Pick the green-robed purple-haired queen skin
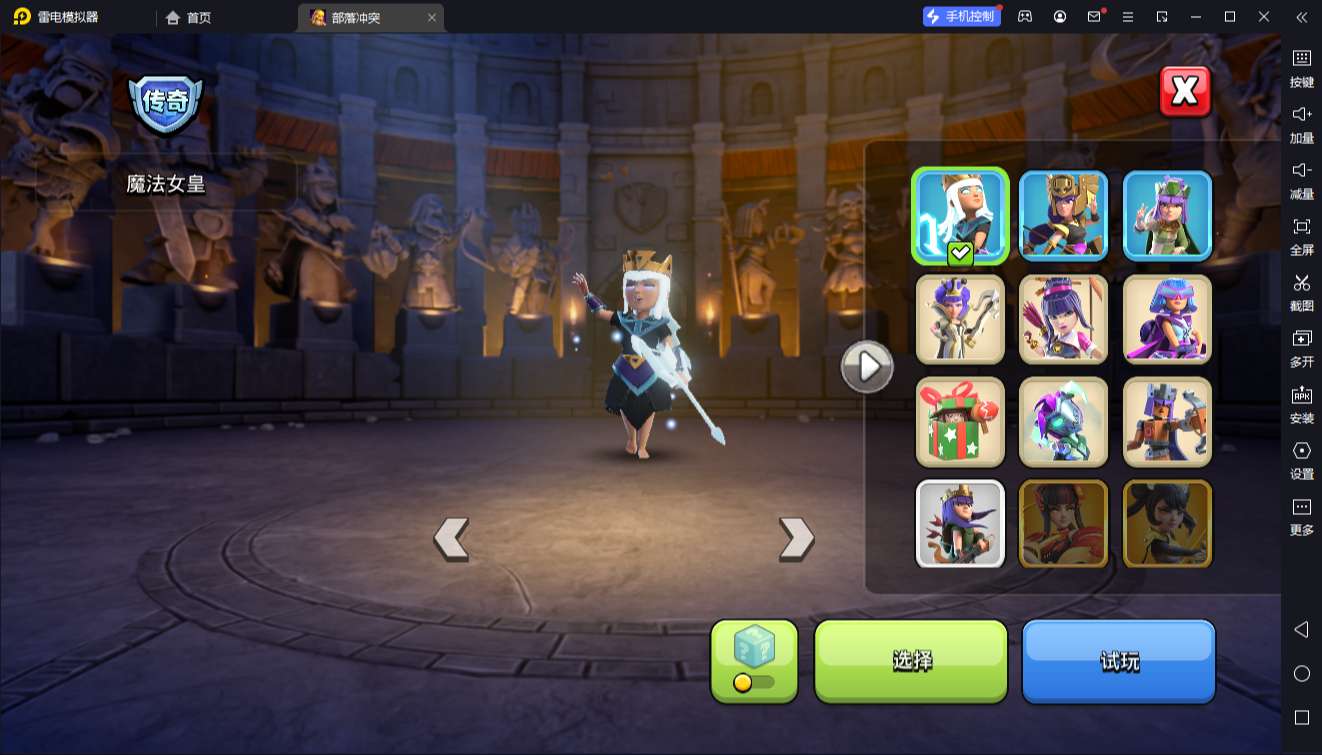Screen dimensions: 1322x755 pos(1167,215)
